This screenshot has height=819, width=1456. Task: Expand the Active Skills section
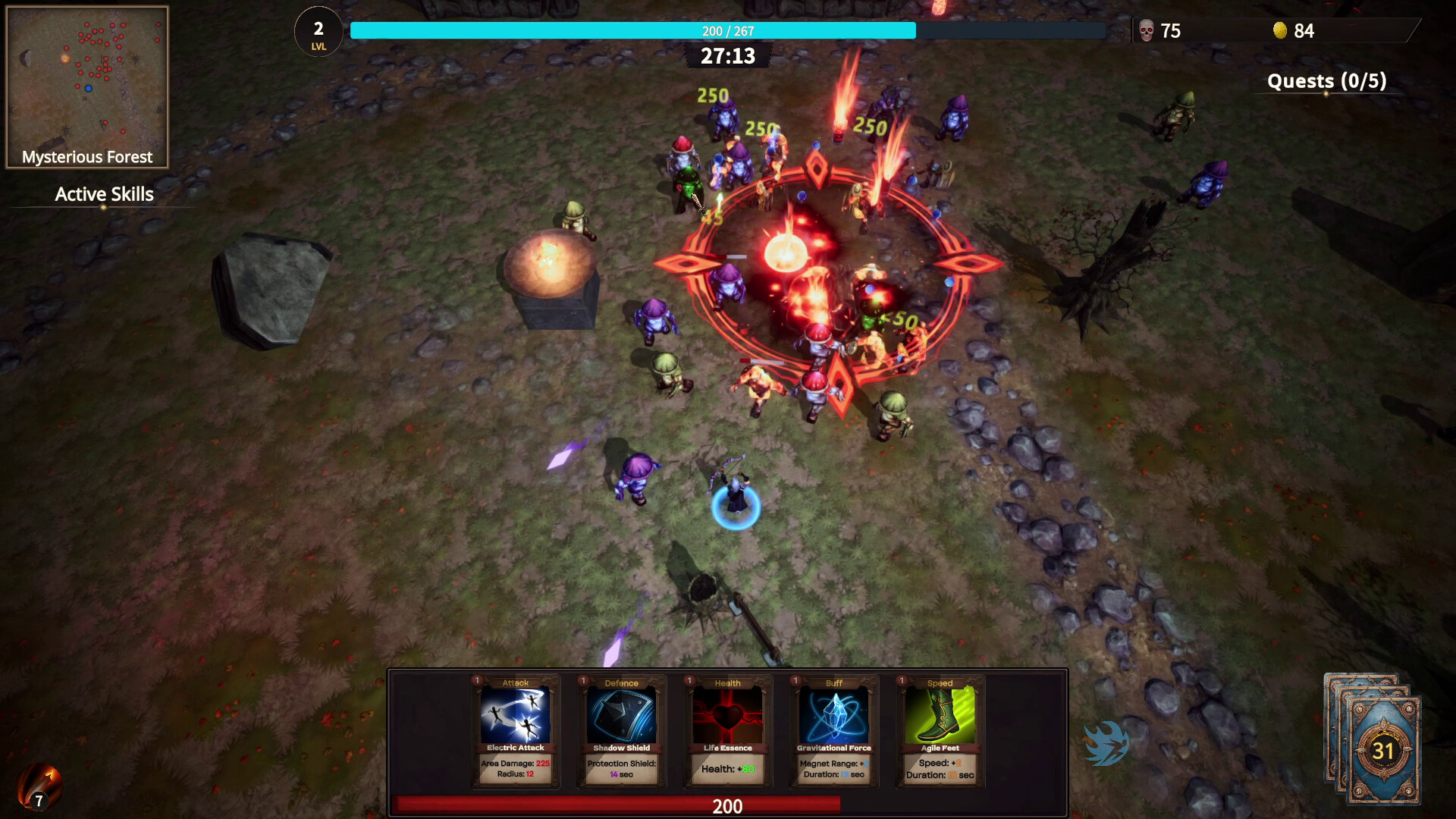(102, 194)
